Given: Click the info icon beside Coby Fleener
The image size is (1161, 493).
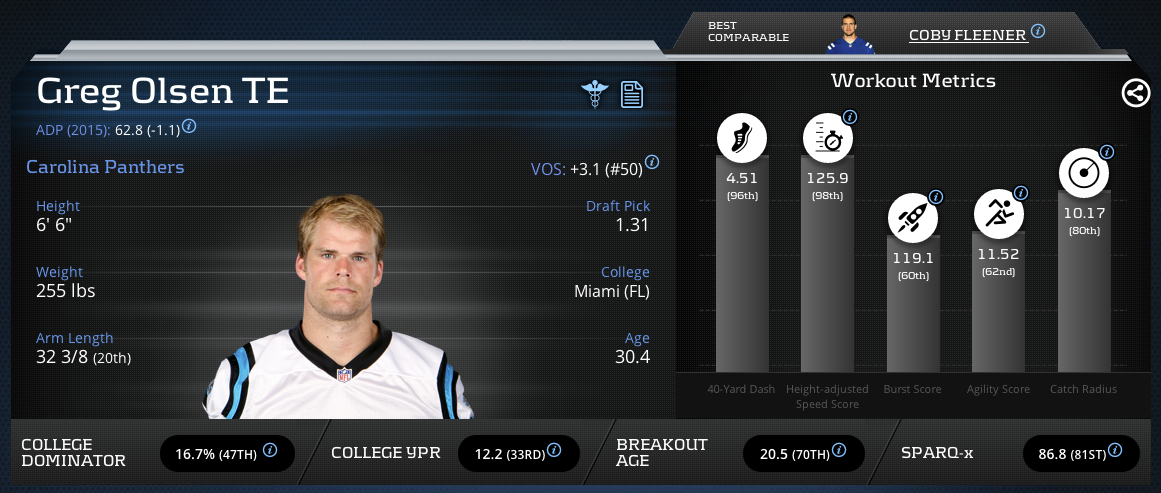Looking at the screenshot, I should coord(1038,32).
